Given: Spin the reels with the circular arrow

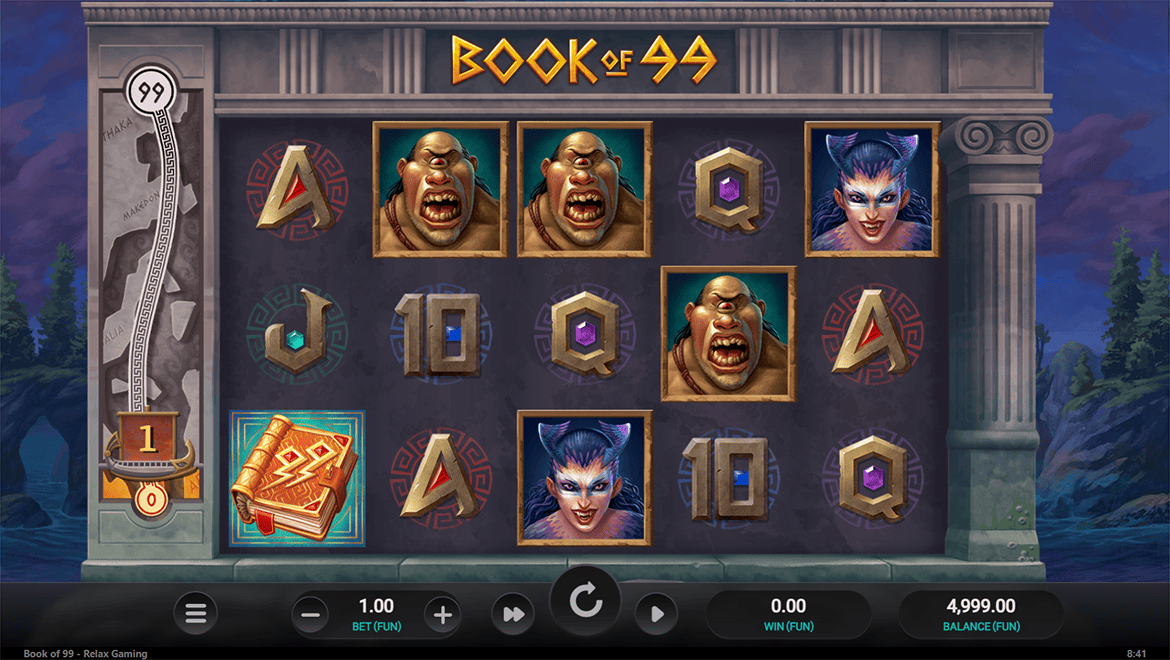Looking at the screenshot, I should (585, 601).
